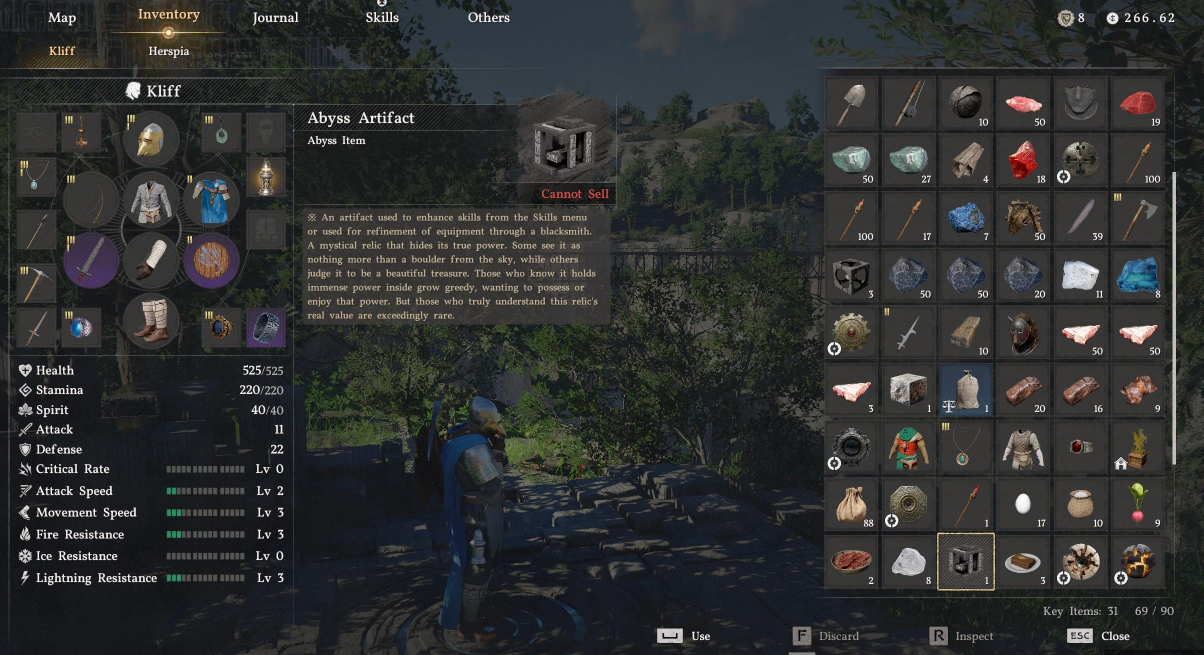Viewport: 1204px width, 655px height.
Task: Choose the axe in the inventory grid
Action: coord(1141,216)
